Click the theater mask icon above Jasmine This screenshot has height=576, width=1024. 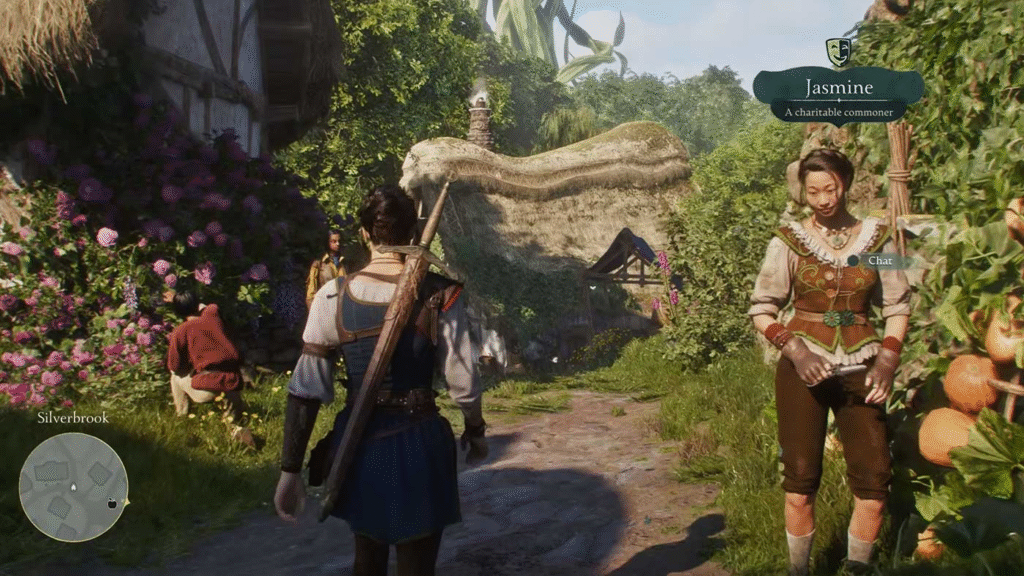[x=838, y=52]
